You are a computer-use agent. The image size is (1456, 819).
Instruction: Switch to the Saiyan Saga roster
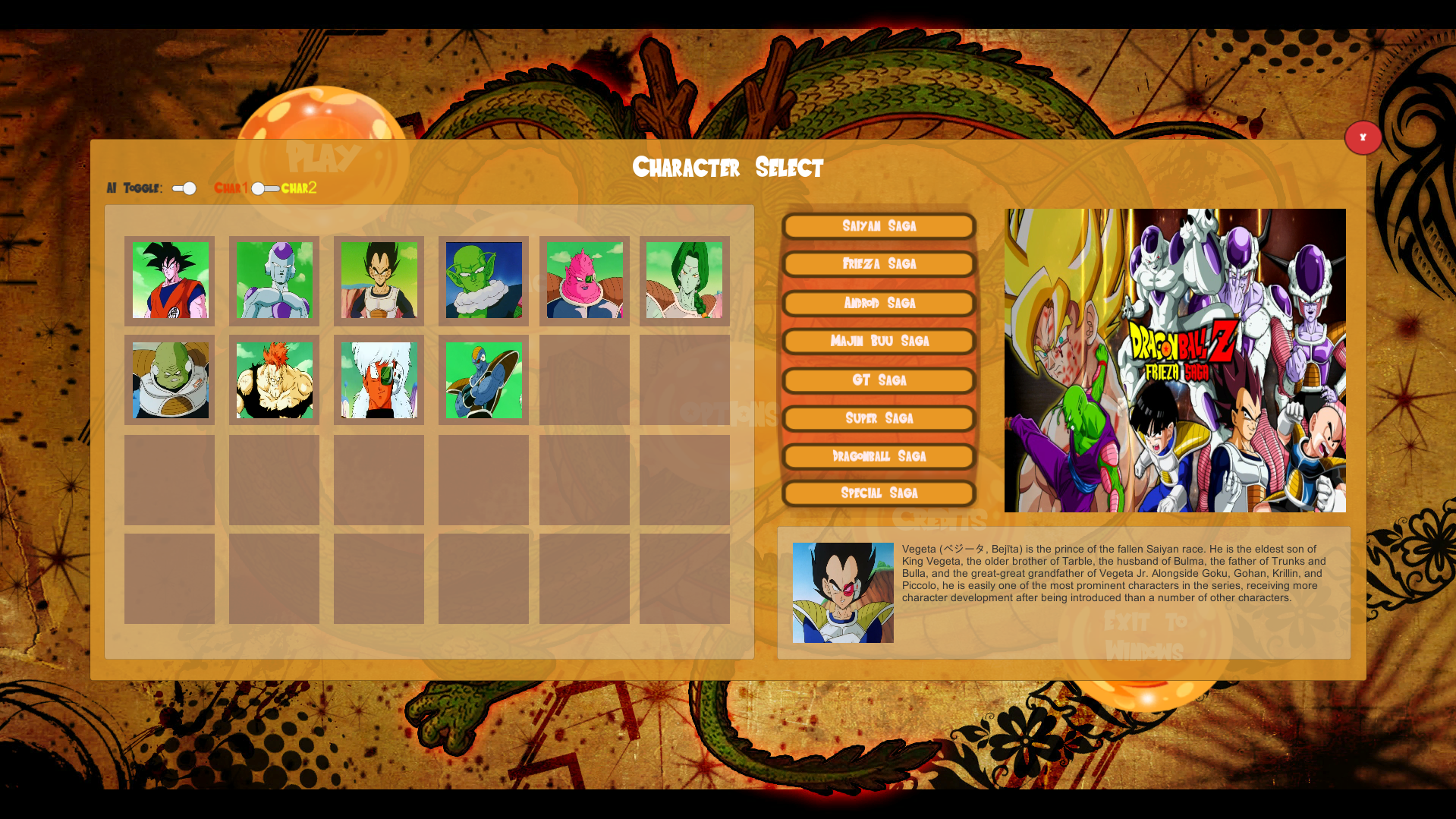879,225
